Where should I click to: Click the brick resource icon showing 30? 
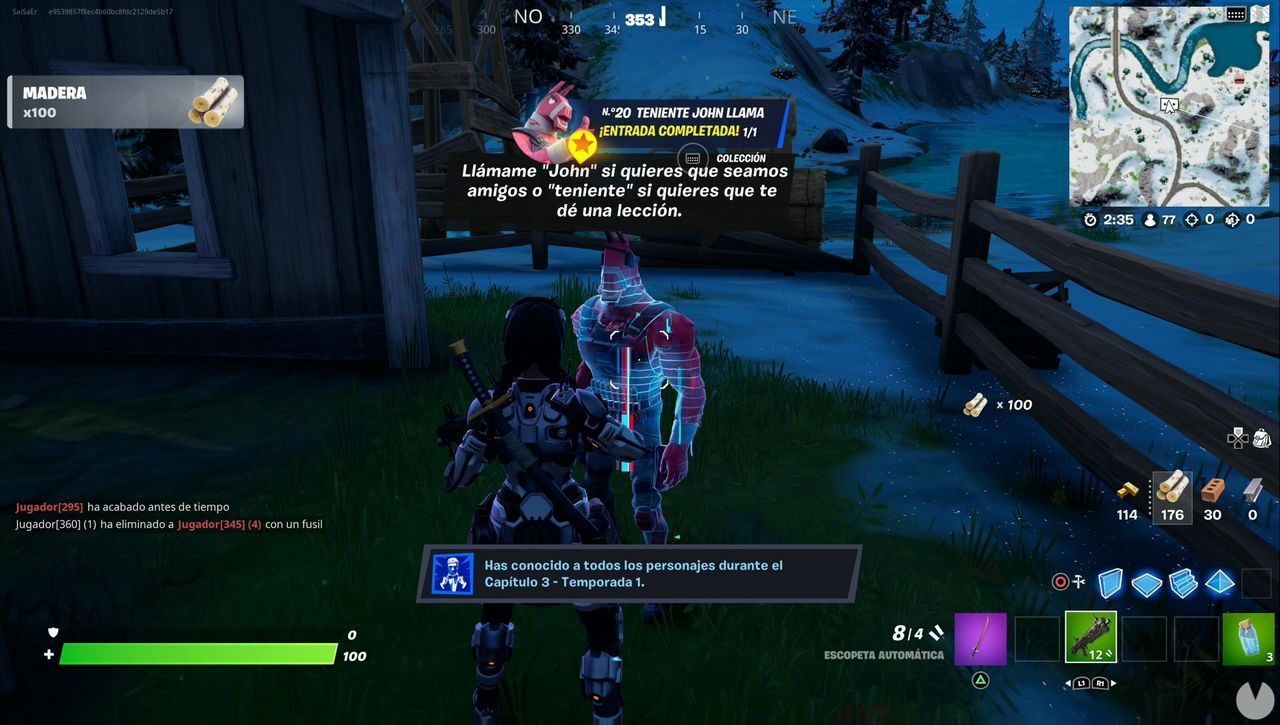(x=1210, y=490)
